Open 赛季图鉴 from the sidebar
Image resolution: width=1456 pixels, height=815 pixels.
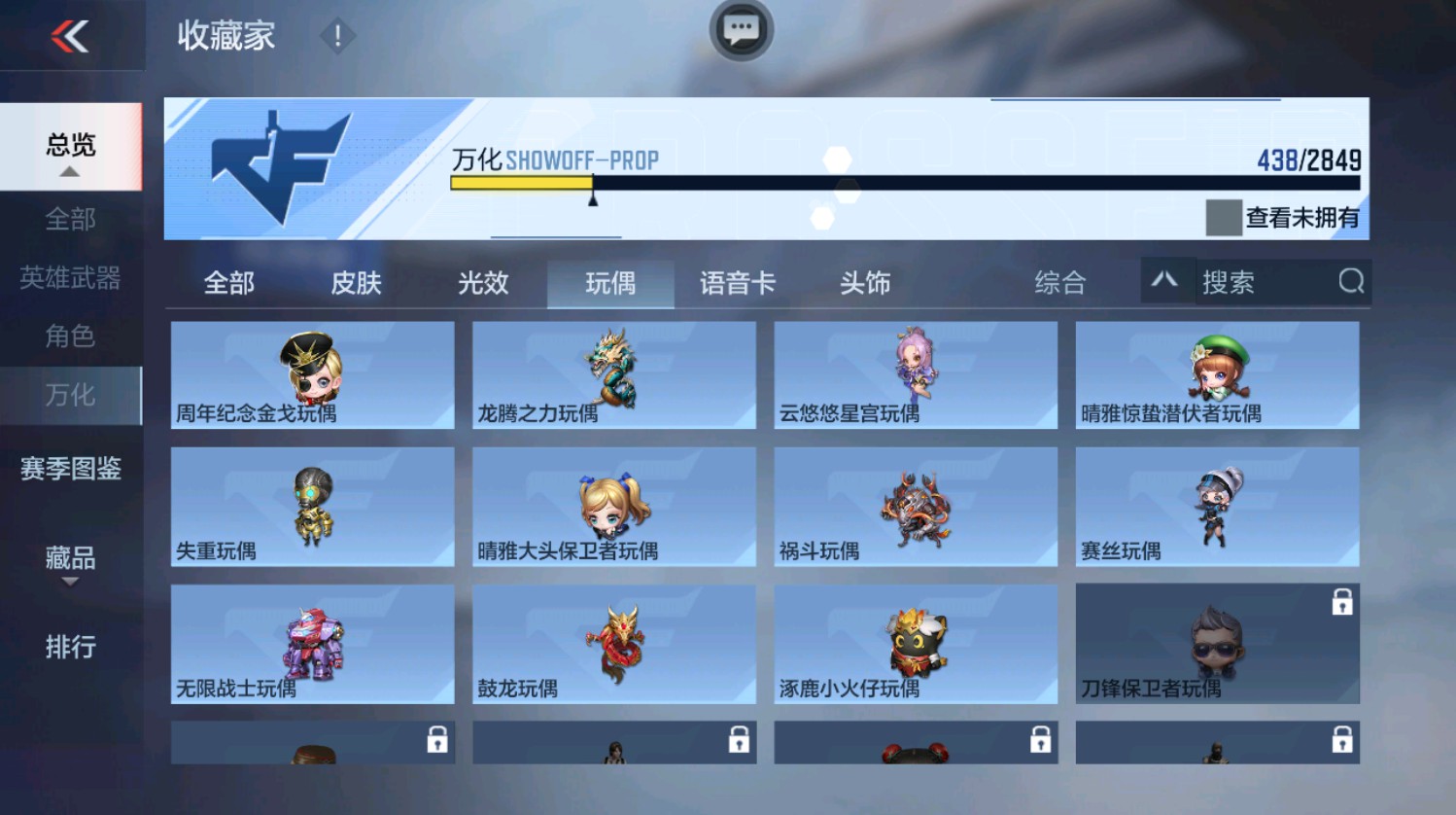pos(73,470)
